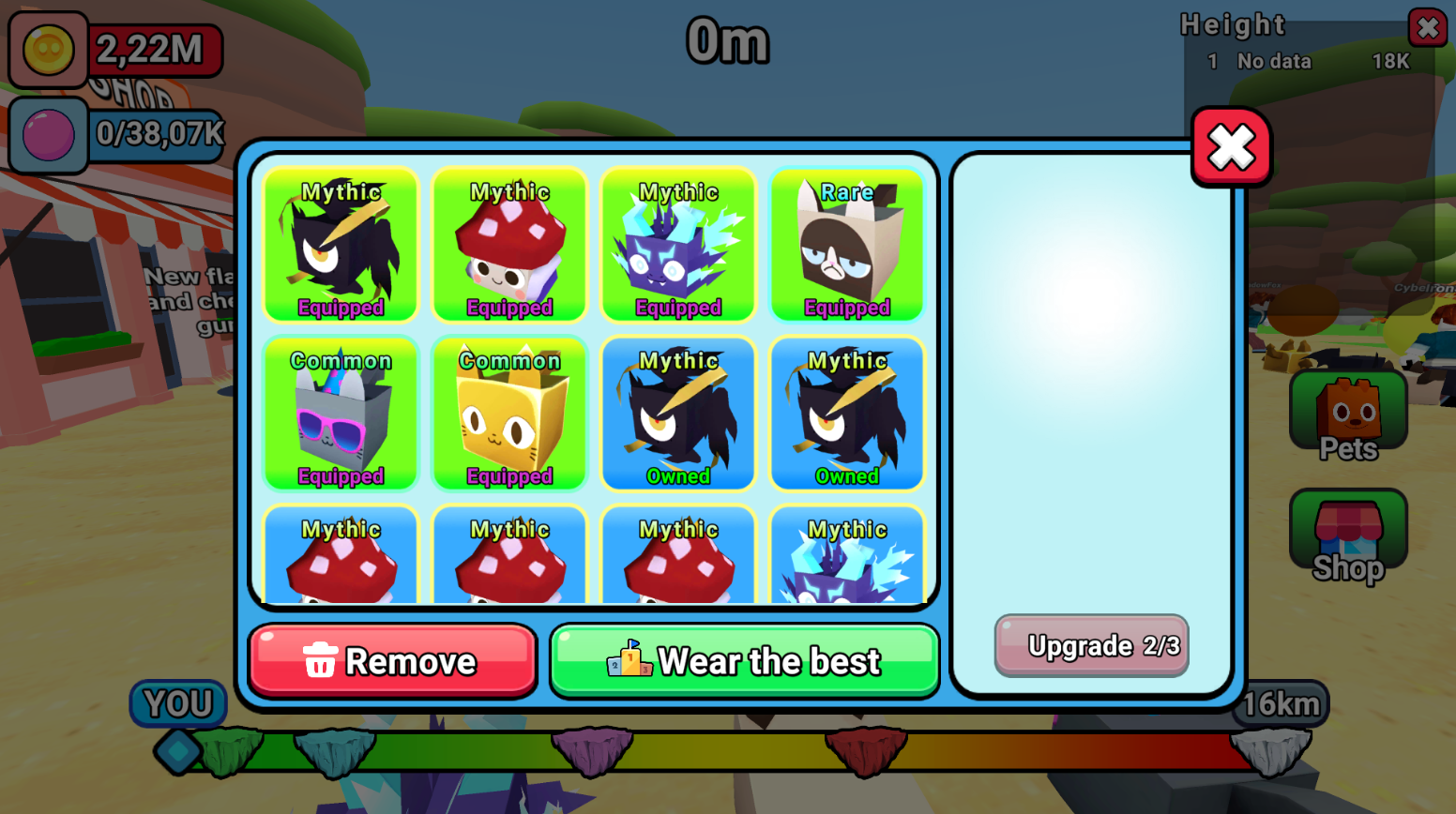
Task: Click the podium flag icon on Wear the best
Action: coord(627,660)
